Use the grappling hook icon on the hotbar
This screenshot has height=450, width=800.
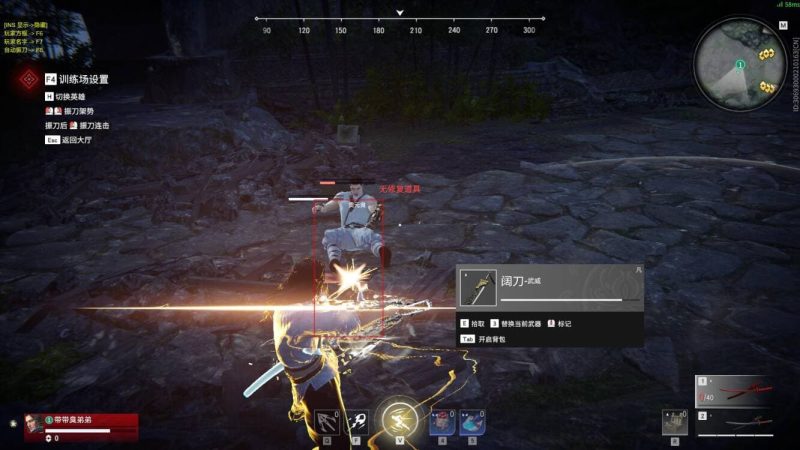327,423
